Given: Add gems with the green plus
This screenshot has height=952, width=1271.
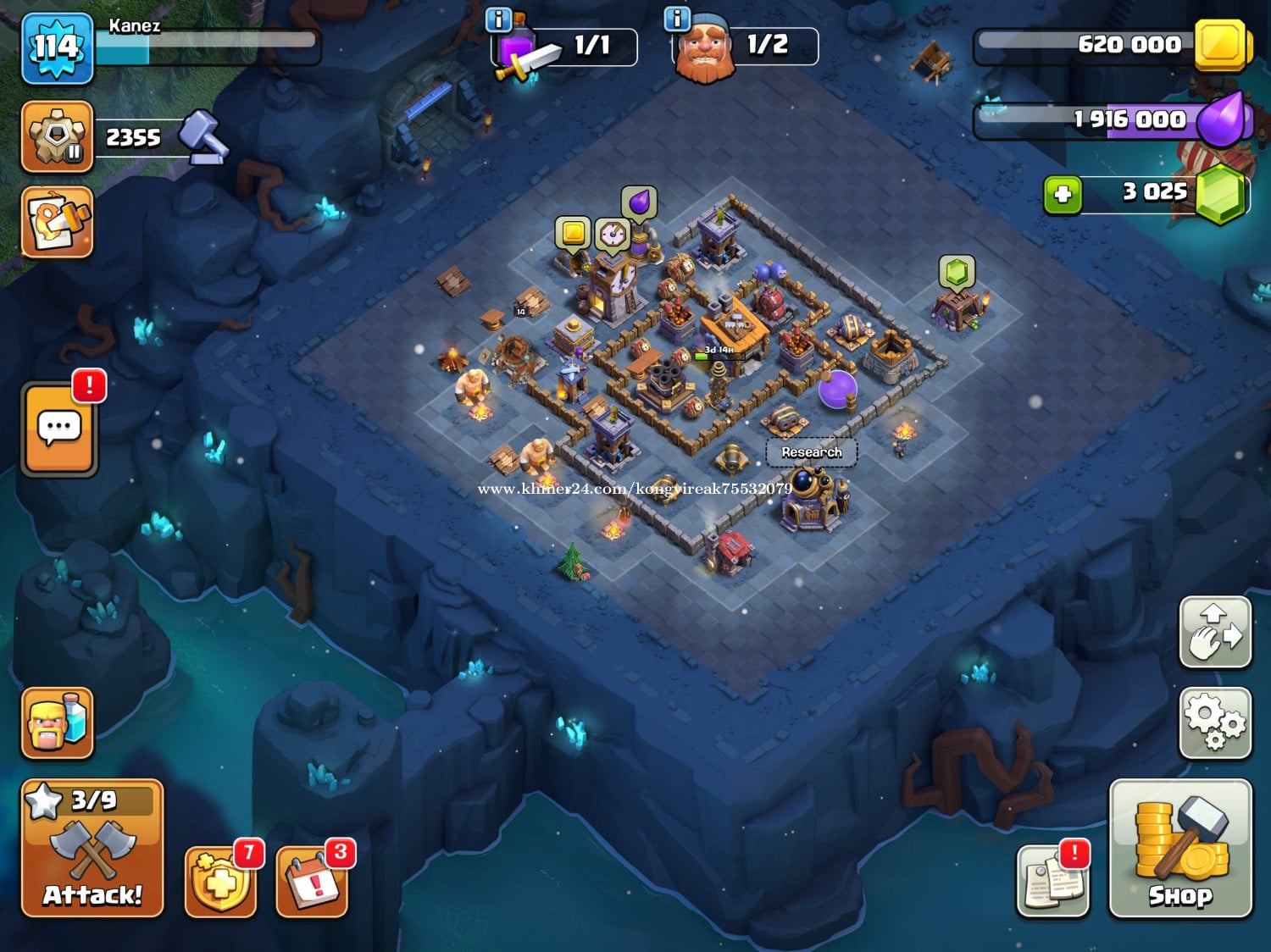Looking at the screenshot, I should [x=1063, y=196].
